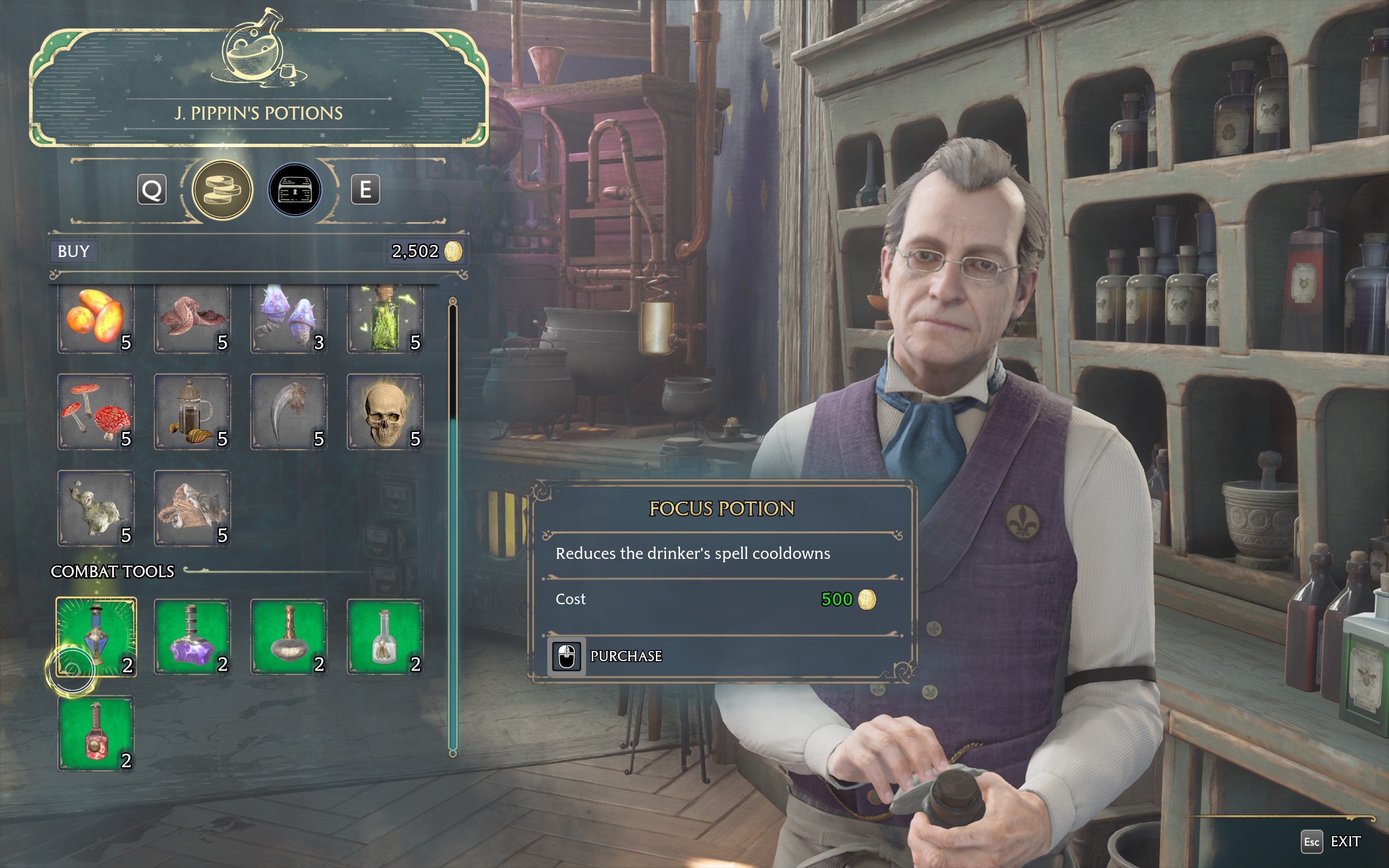Choose the jar of dark juice ingredient
The width and height of the screenshot is (1389, 868).
click(192, 412)
